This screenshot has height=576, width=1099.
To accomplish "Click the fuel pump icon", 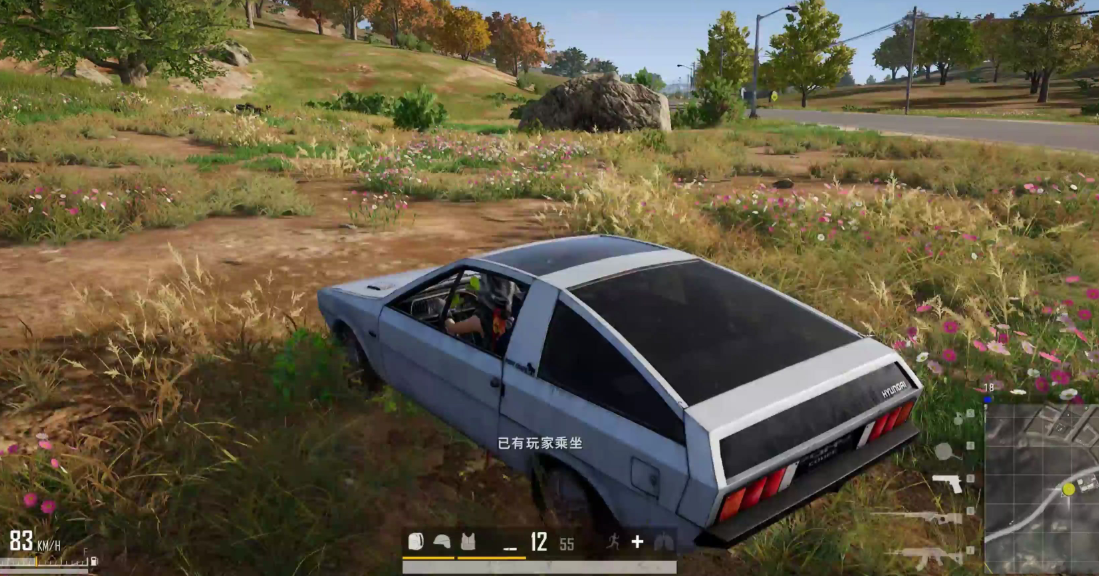I will 93,562.
